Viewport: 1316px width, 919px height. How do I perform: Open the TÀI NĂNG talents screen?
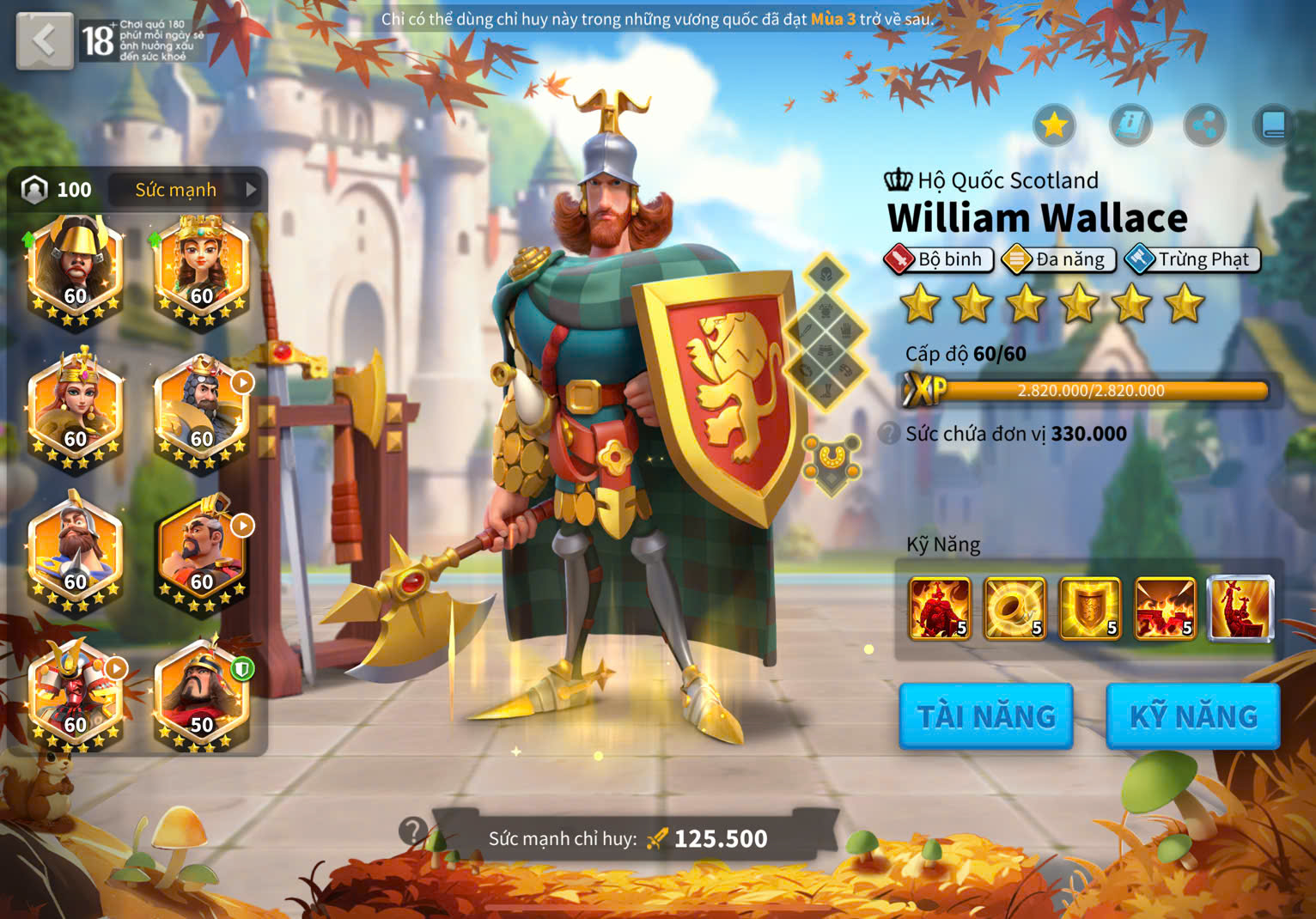tap(986, 716)
